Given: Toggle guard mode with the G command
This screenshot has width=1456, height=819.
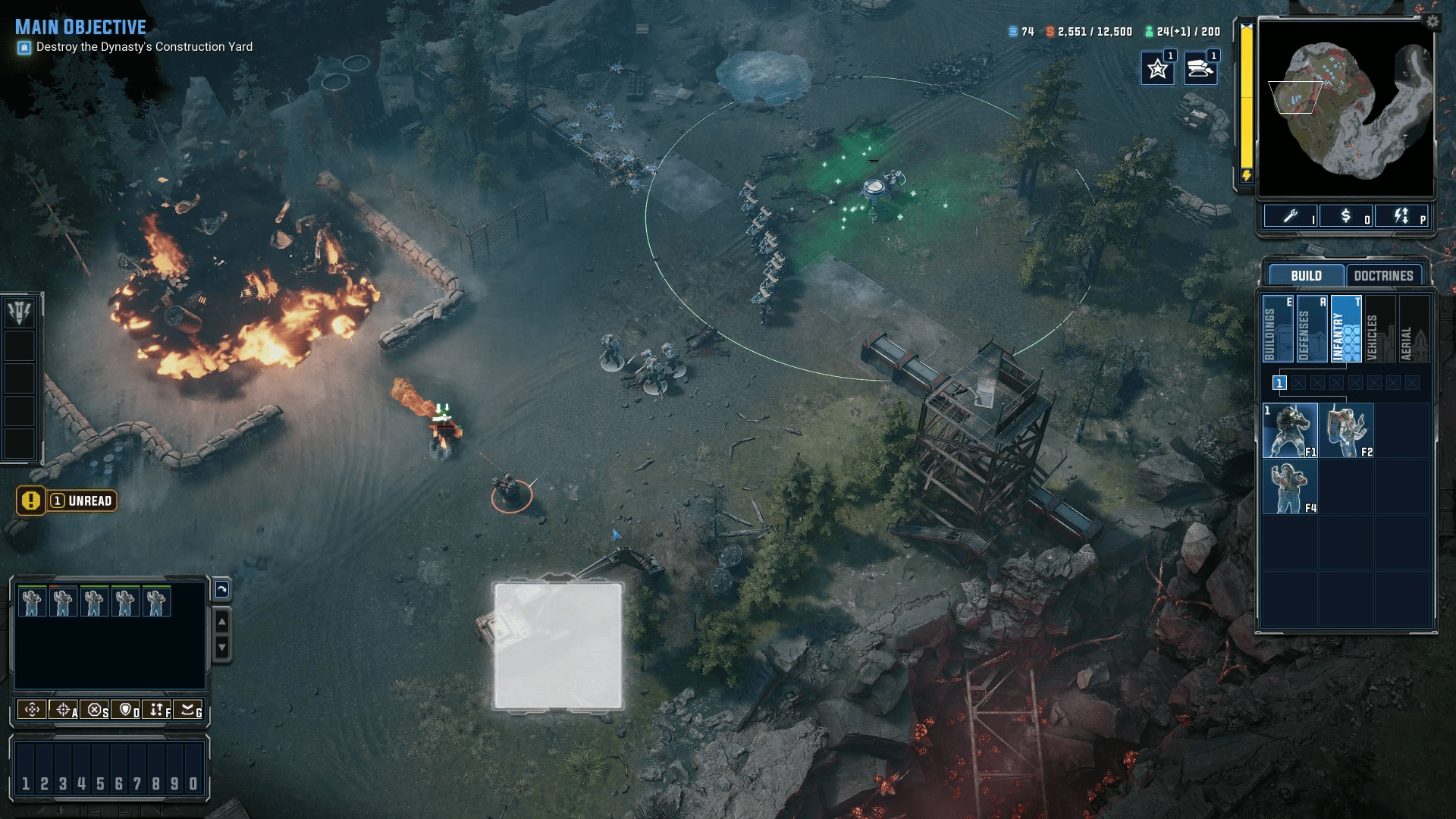Looking at the screenshot, I should (193, 711).
